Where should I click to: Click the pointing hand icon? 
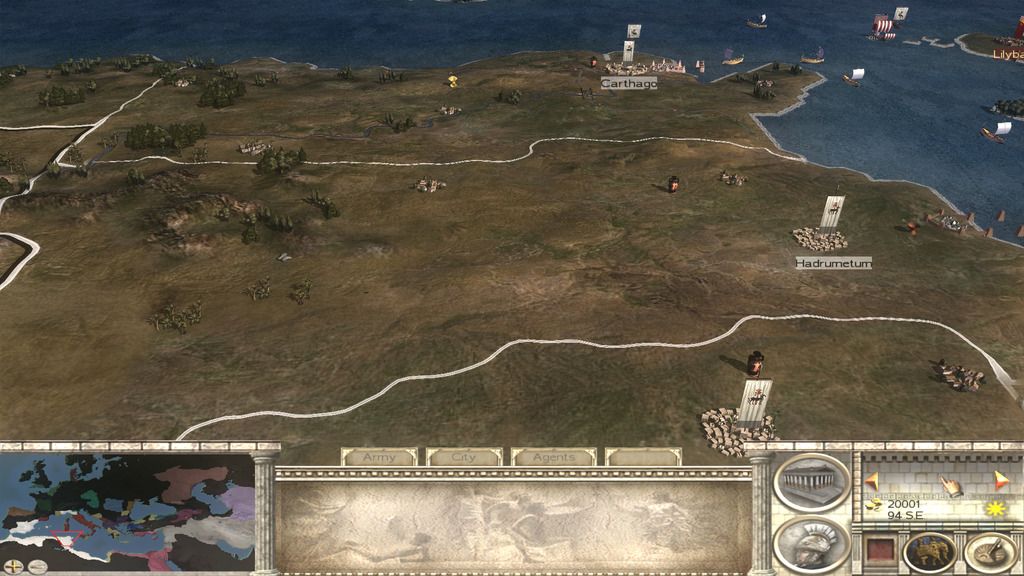[949, 487]
